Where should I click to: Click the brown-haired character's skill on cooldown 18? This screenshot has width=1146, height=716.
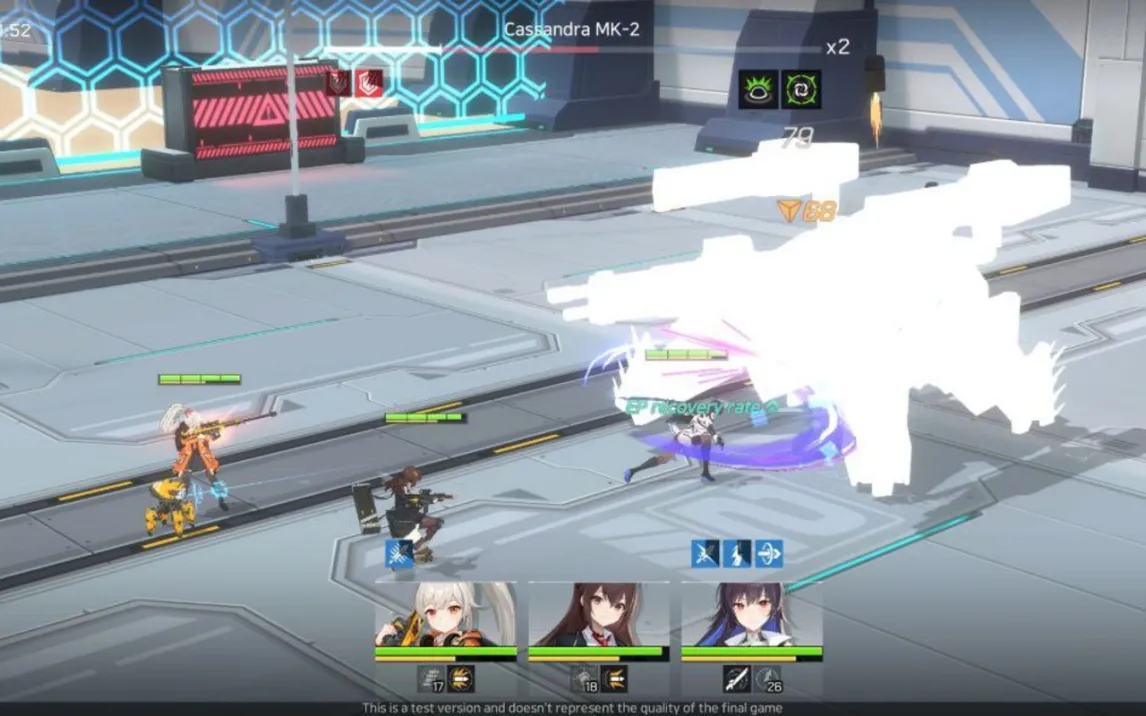tap(584, 680)
